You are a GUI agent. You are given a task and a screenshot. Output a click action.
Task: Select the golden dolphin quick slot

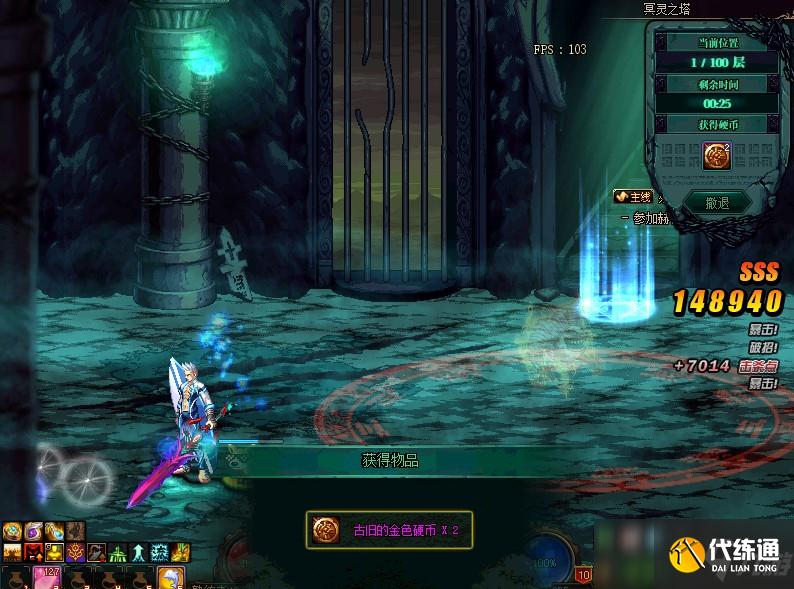(x=170, y=578)
